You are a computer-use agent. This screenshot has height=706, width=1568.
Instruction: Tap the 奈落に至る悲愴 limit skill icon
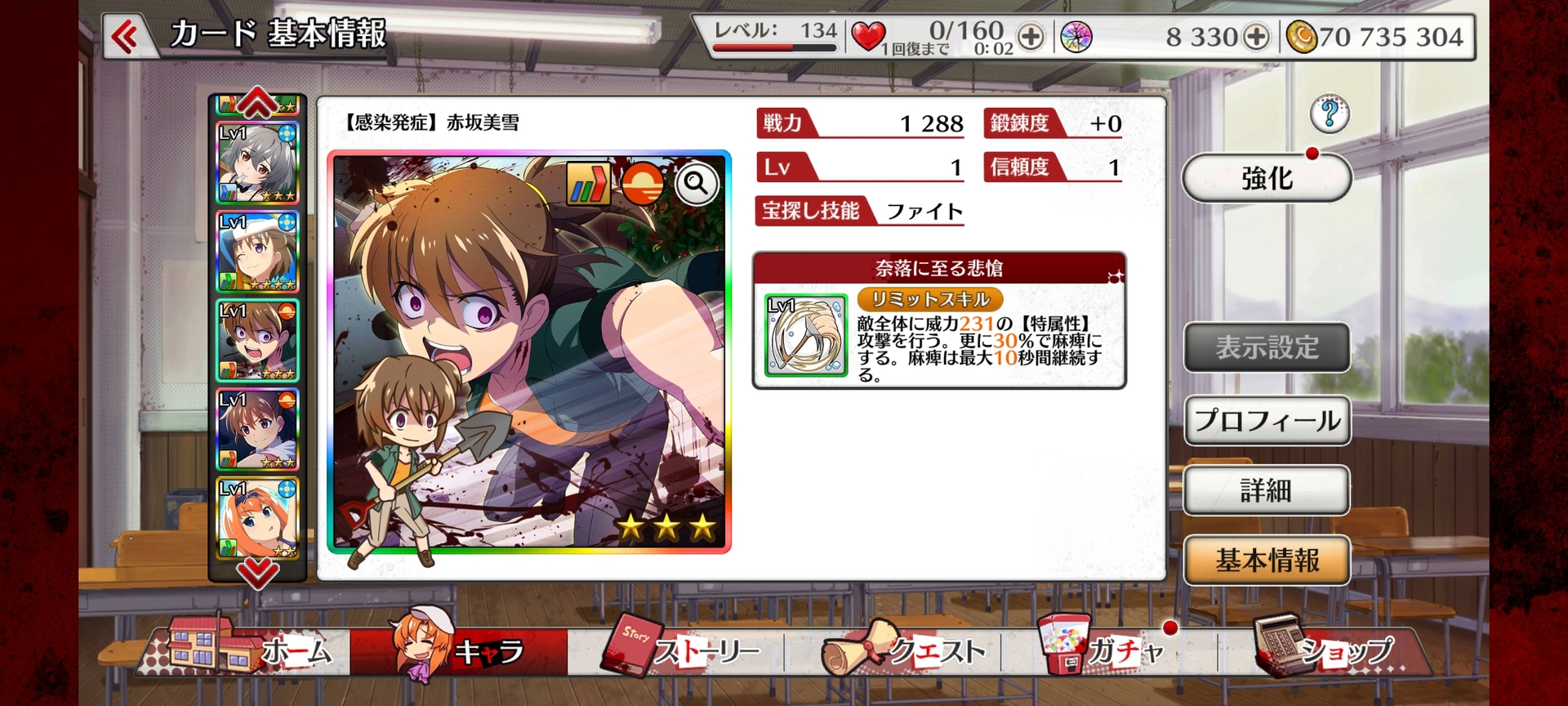click(x=805, y=336)
